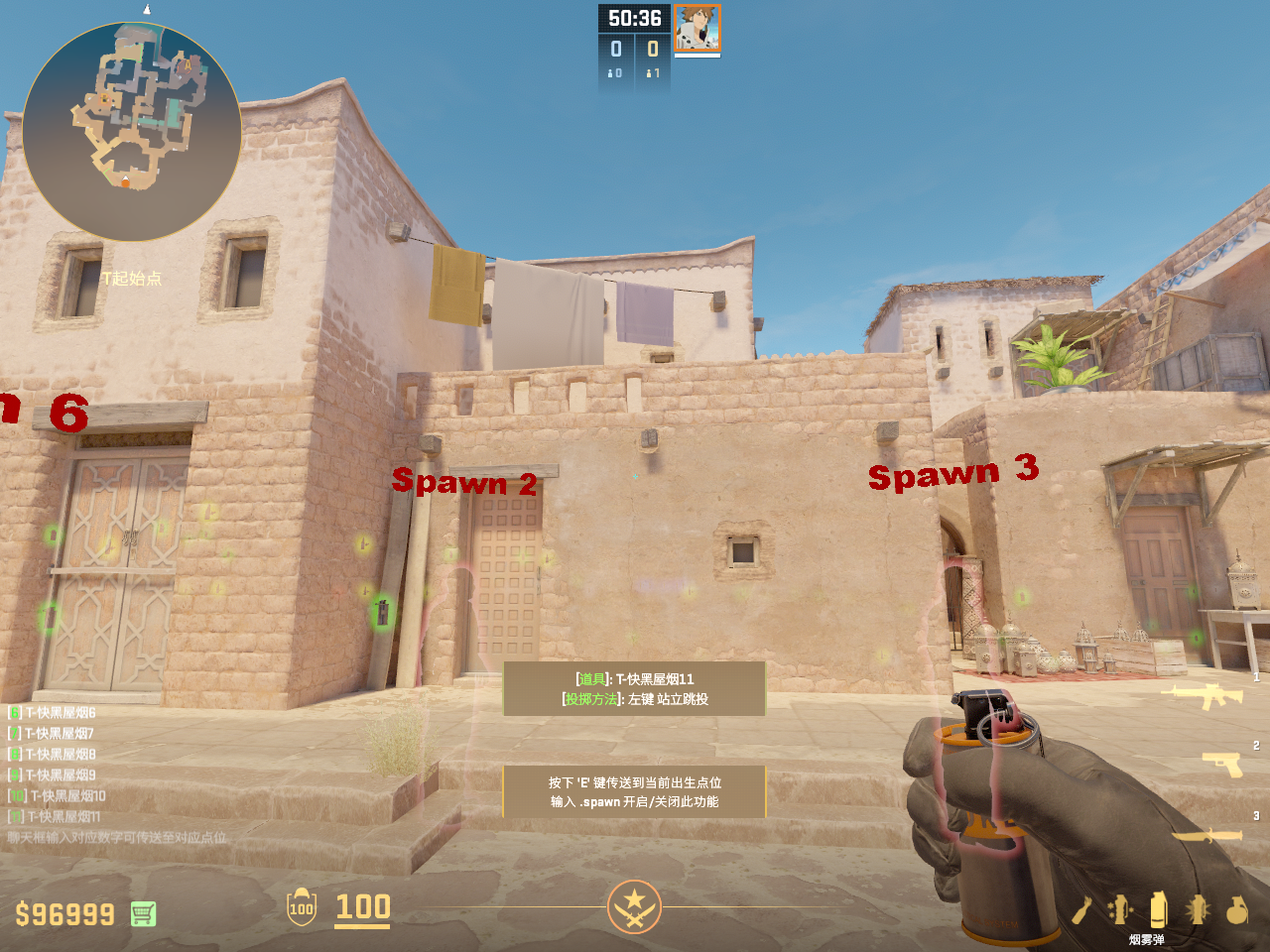1270x952 pixels.
Task: Pick the decoy grenade icon
Action: pyautogui.click(x=1120, y=909)
